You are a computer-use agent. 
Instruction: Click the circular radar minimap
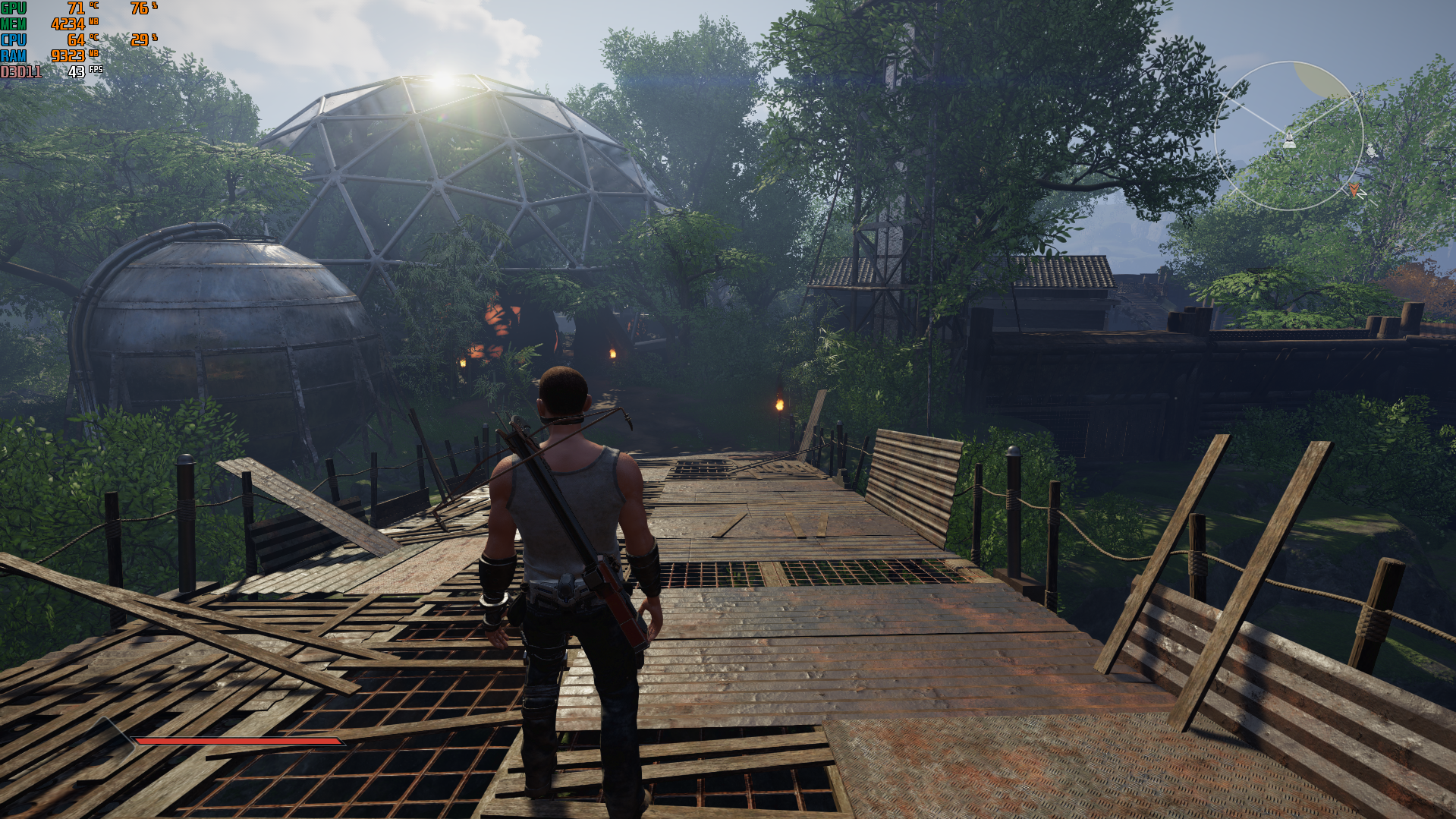(x=1288, y=136)
